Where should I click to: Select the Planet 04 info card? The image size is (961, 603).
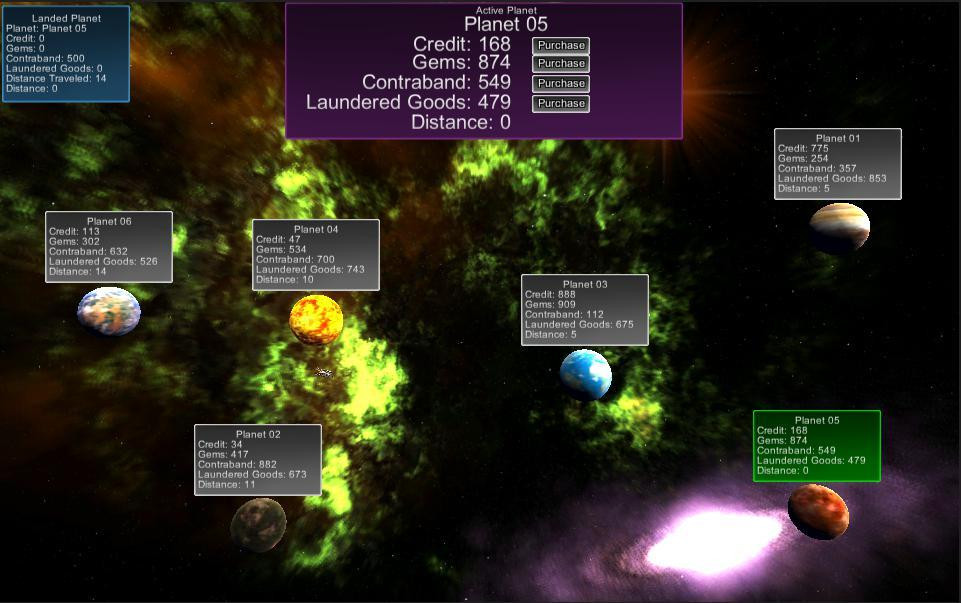click(316, 255)
